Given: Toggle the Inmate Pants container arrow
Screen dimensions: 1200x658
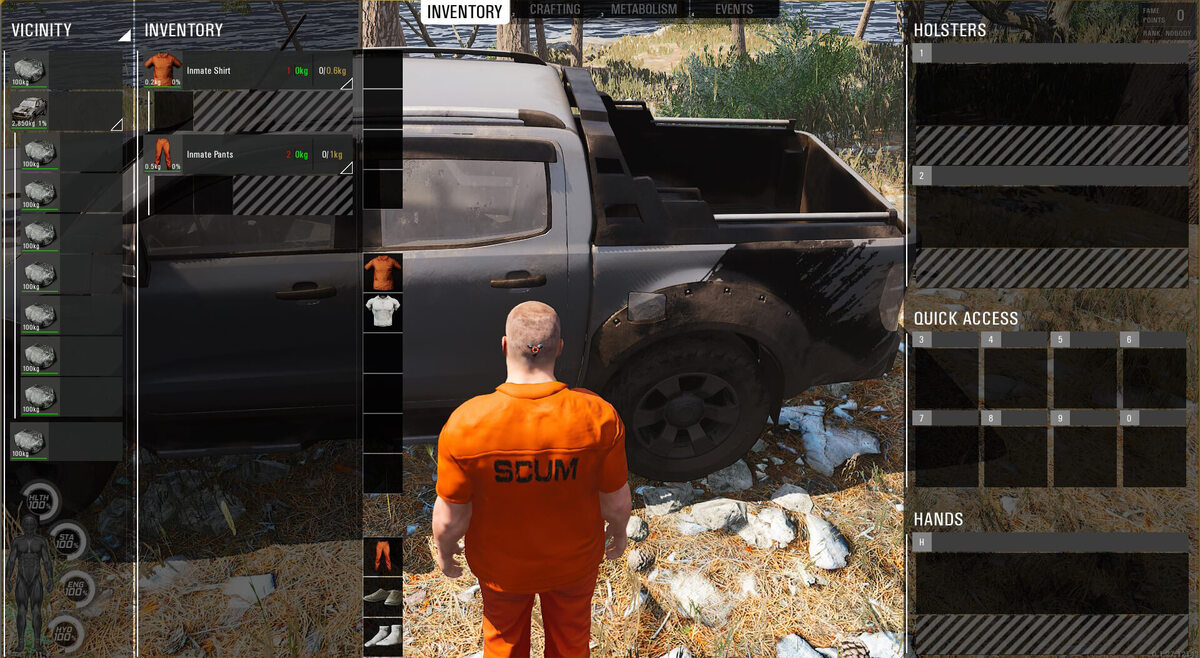Looking at the screenshot, I should point(346,168).
